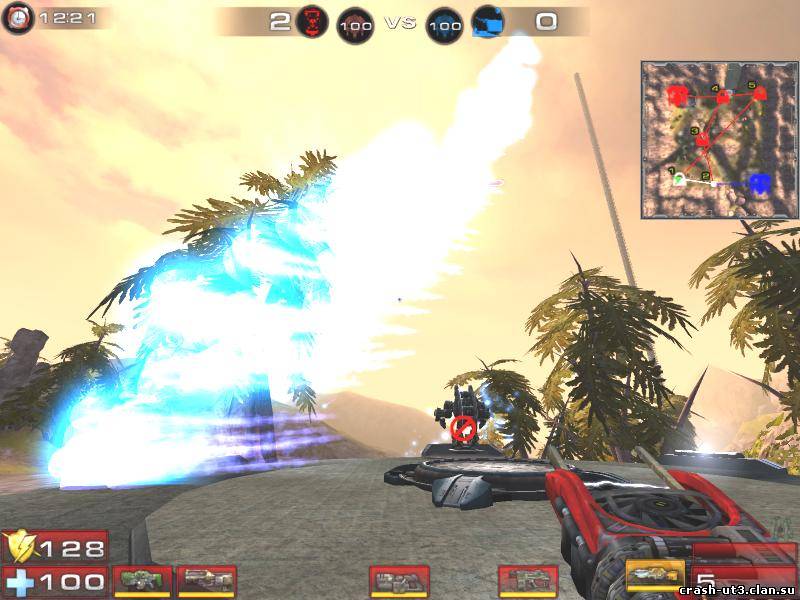Choose red node 3 on the minimap

click(703, 139)
